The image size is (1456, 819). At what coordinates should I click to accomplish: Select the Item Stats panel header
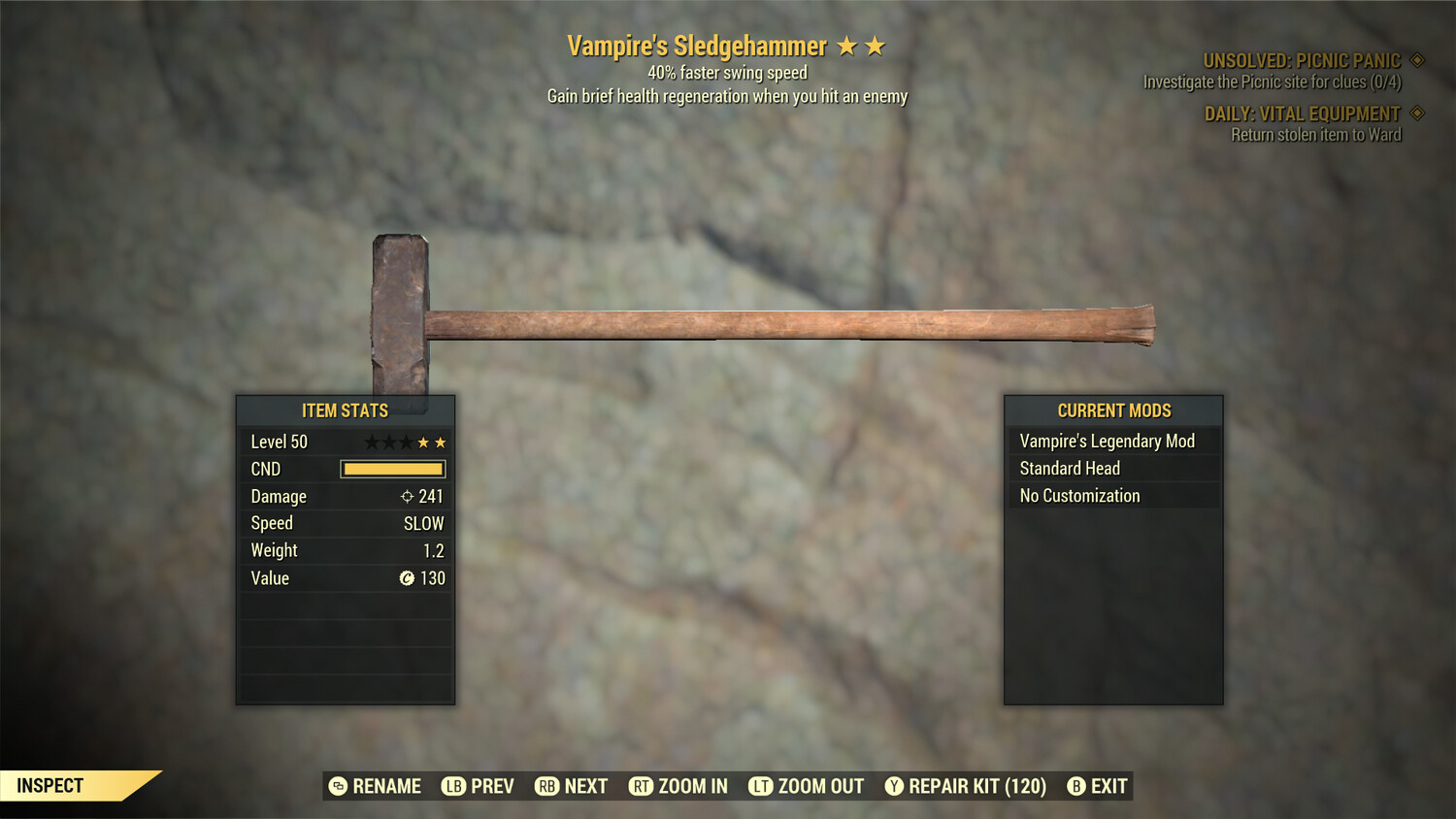pos(345,410)
